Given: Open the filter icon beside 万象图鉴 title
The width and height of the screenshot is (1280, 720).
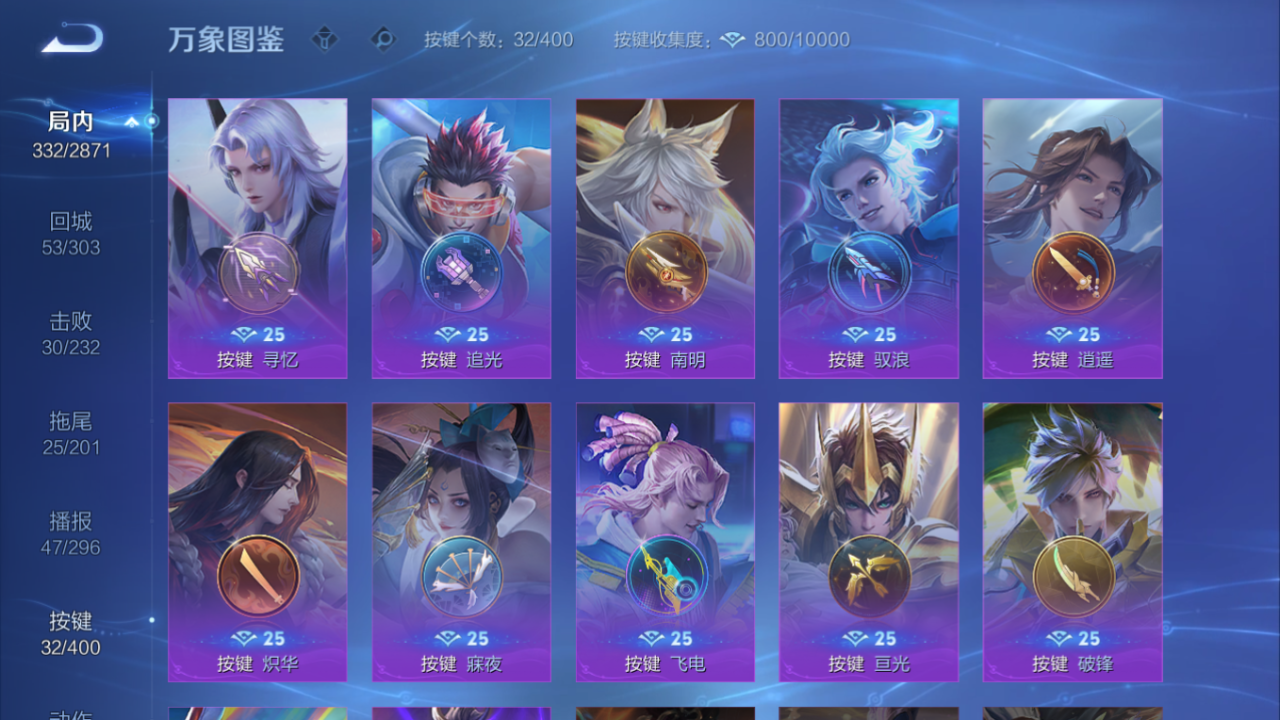Looking at the screenshot, I should tap(326, 40).
